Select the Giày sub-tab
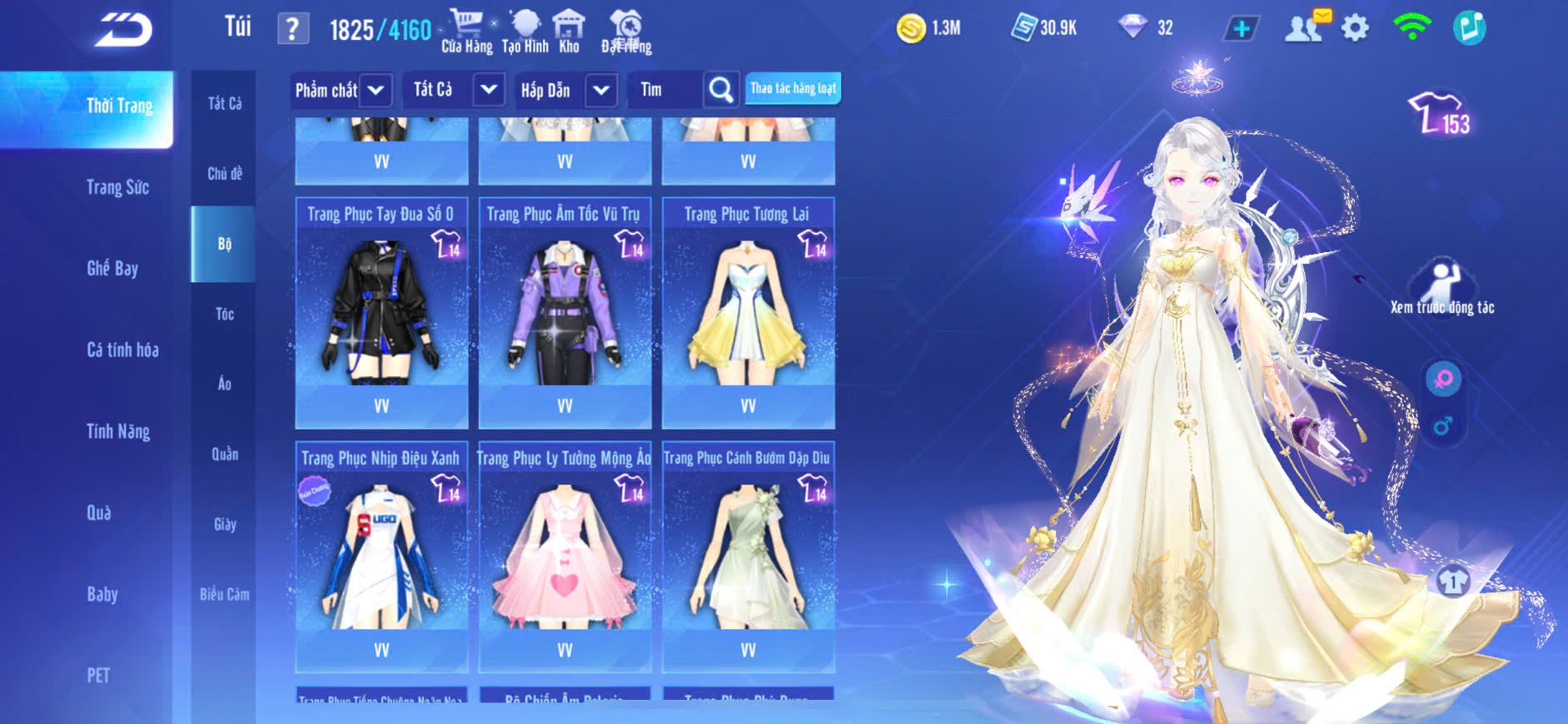1568x724 pixels. (x=225, y=524)
